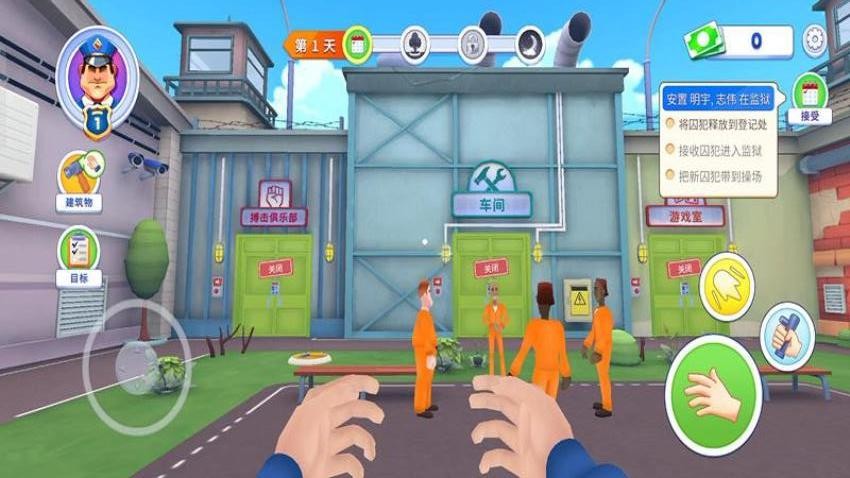Click the green calendar day-phase icon
The height and width of the screenshot is (478, 850).
(x=358, y=44)
